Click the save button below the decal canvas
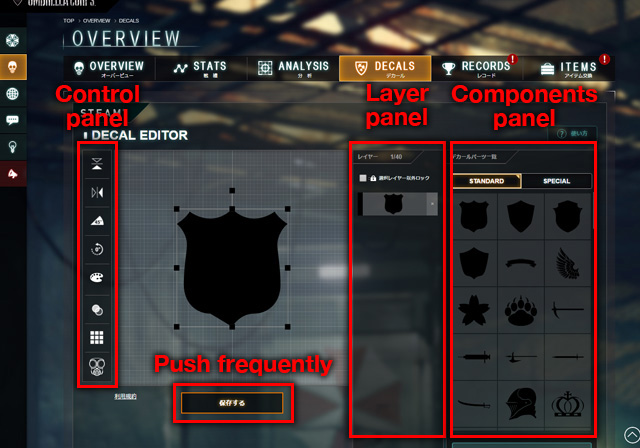The width and height of the screenshot is (640, 448). tap(232, 402)
